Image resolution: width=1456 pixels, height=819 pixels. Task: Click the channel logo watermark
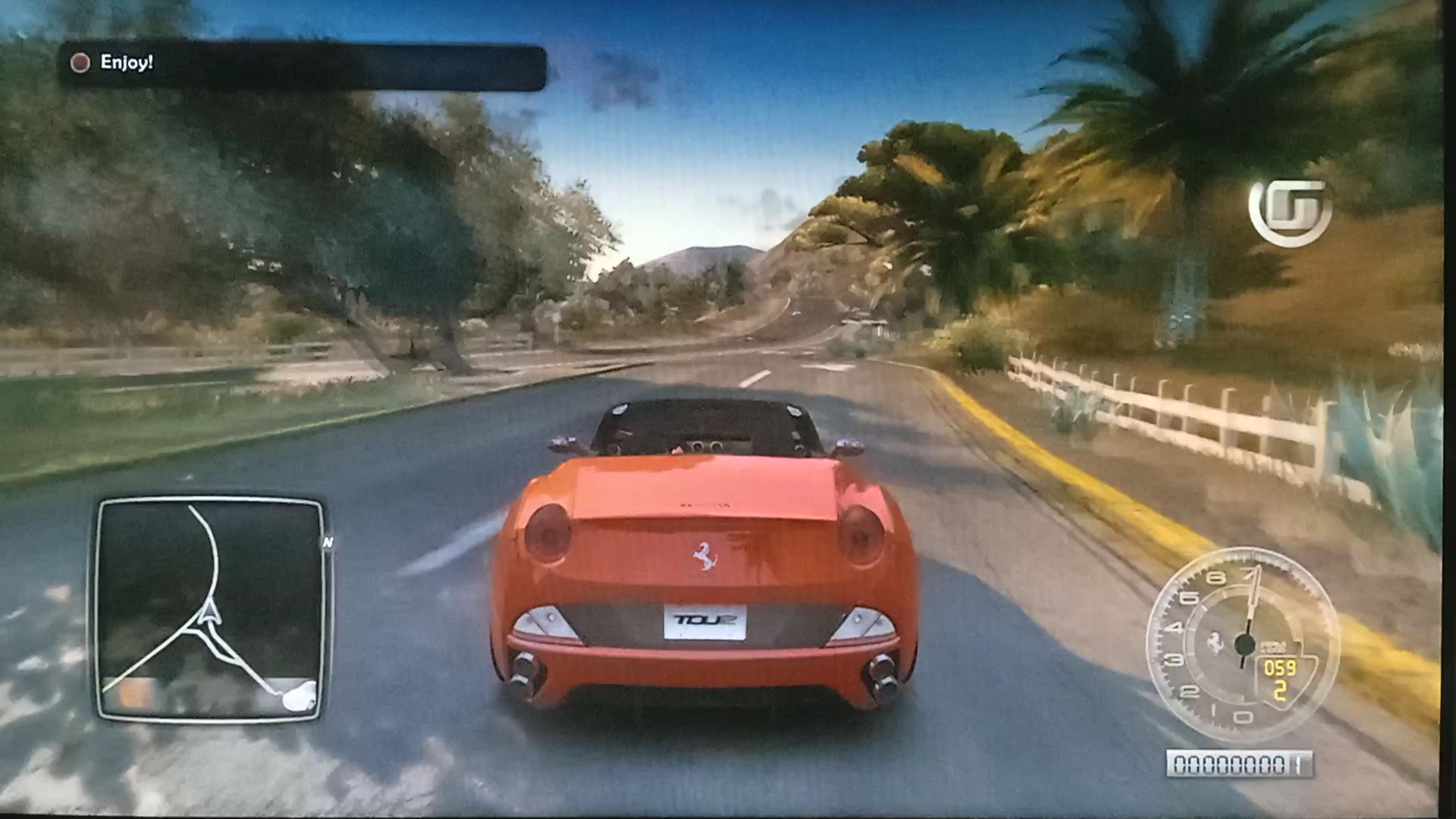[x=1290, y=212]
